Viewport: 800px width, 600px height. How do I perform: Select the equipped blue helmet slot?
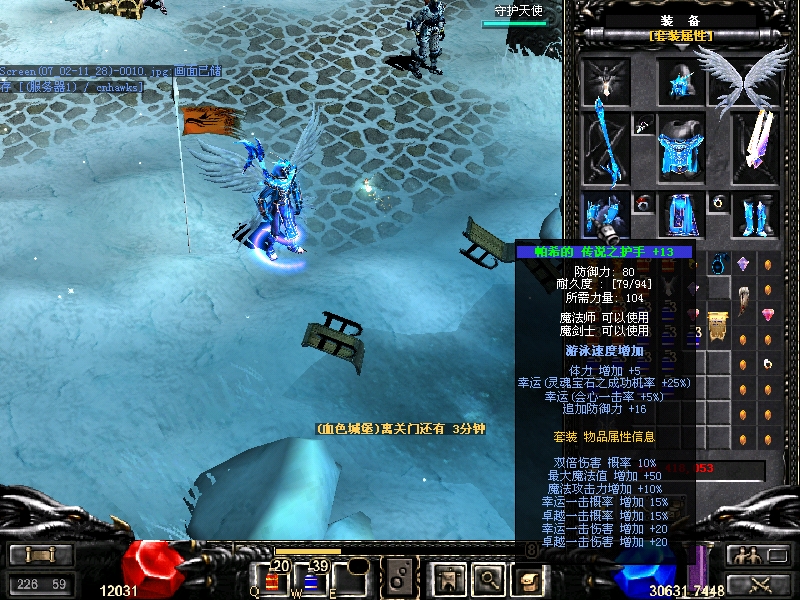(682, 82)
